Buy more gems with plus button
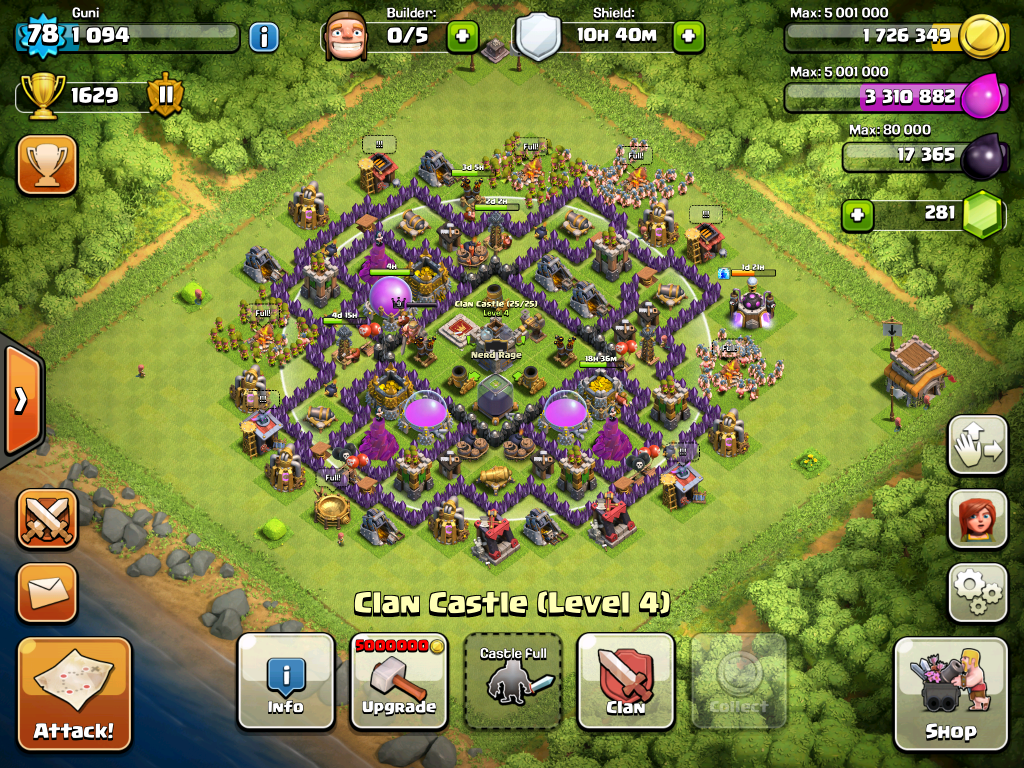 (856, 213)
